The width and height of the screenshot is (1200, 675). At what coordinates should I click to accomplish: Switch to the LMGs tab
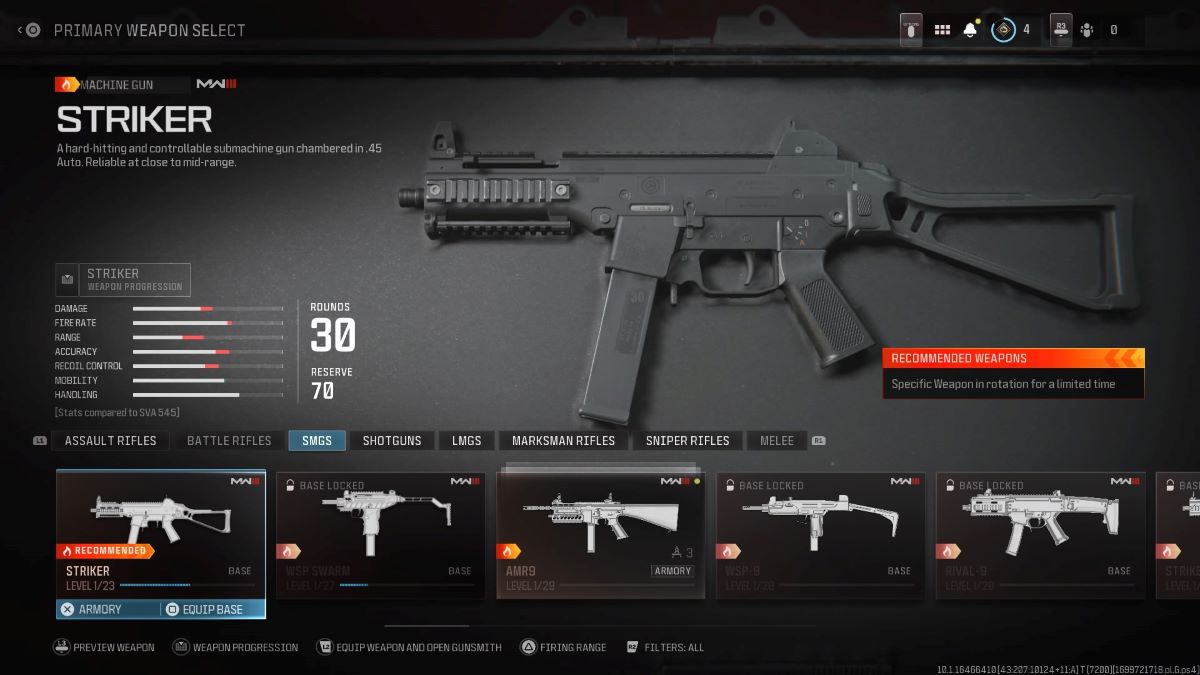coord(466,440)
